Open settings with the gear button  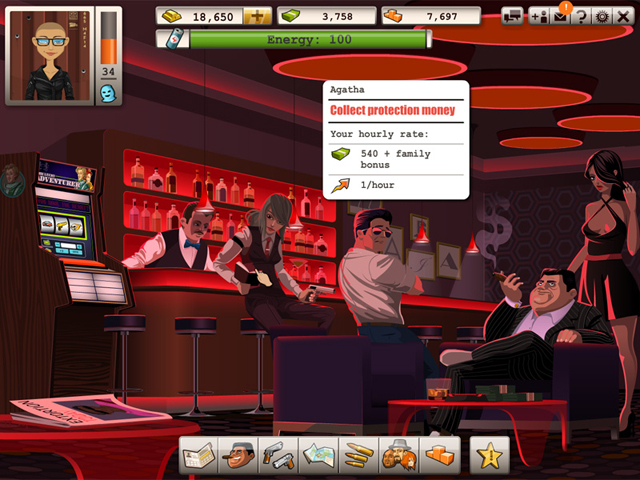[602, 16]
